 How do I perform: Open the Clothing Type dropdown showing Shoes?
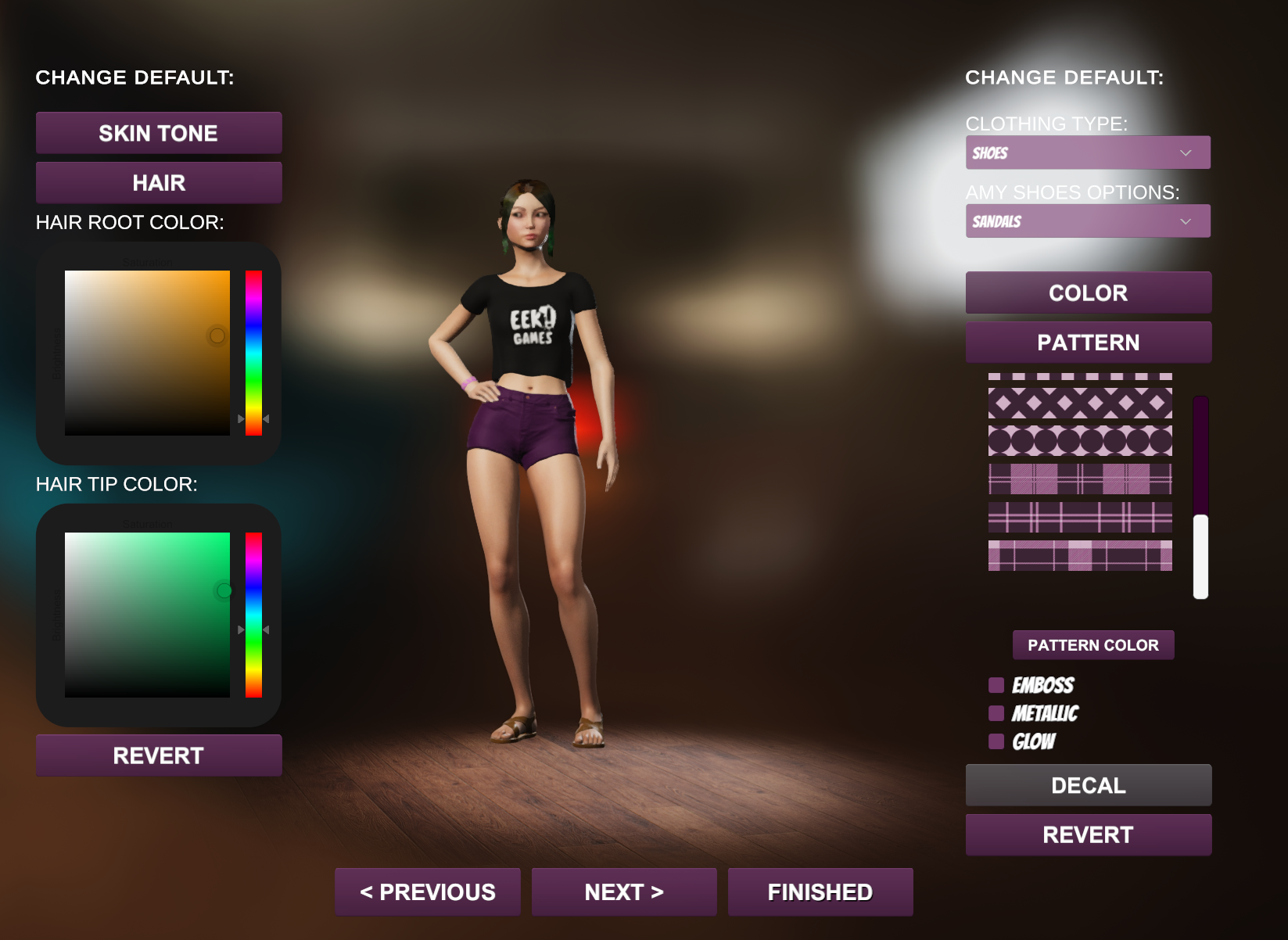1088,152
